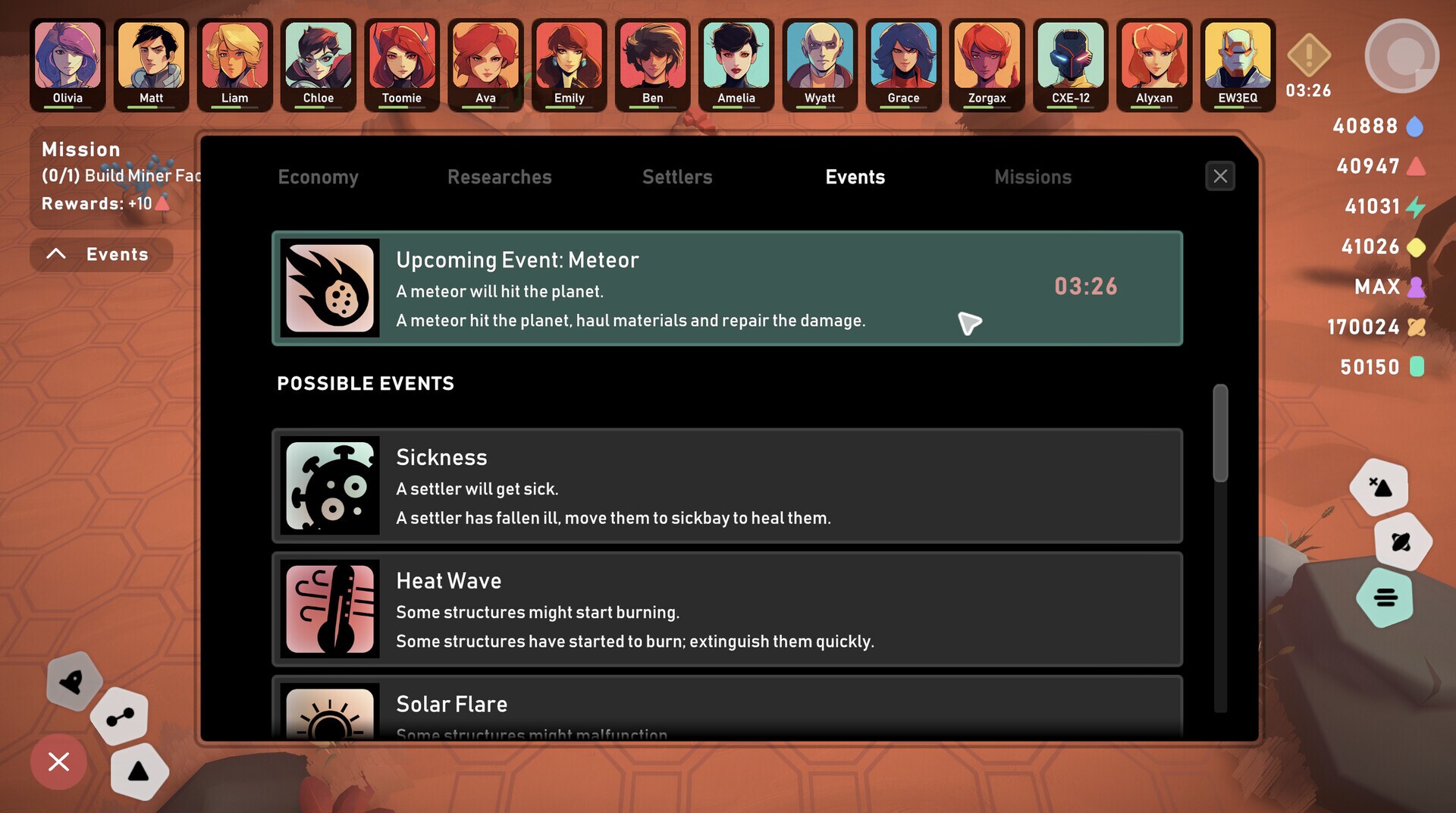The width and height of the screenshot is (1456, 813).
Task: Collapse the Events section in the sidebar
Action: 100,254
